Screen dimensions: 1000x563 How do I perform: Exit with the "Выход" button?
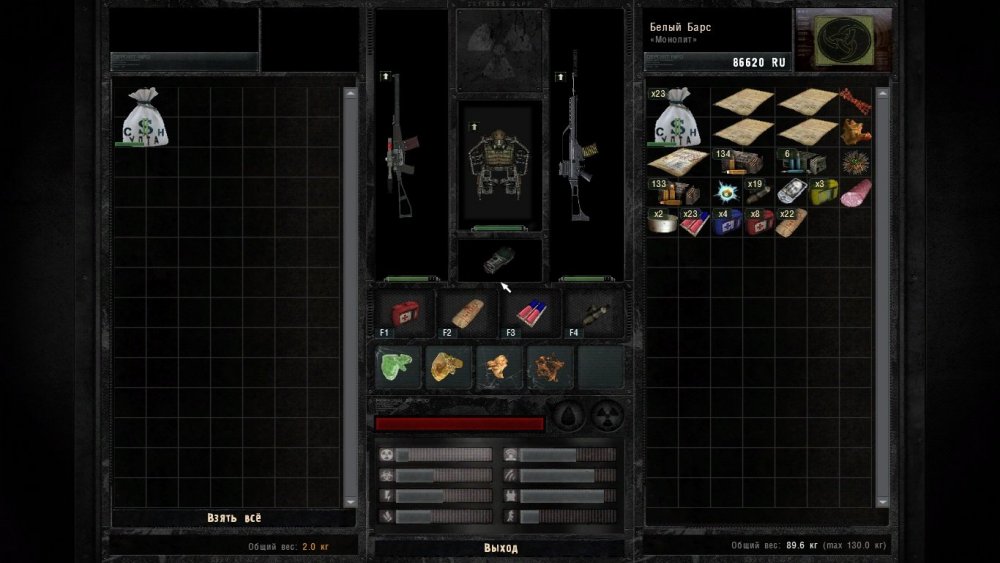click(500, 548)
